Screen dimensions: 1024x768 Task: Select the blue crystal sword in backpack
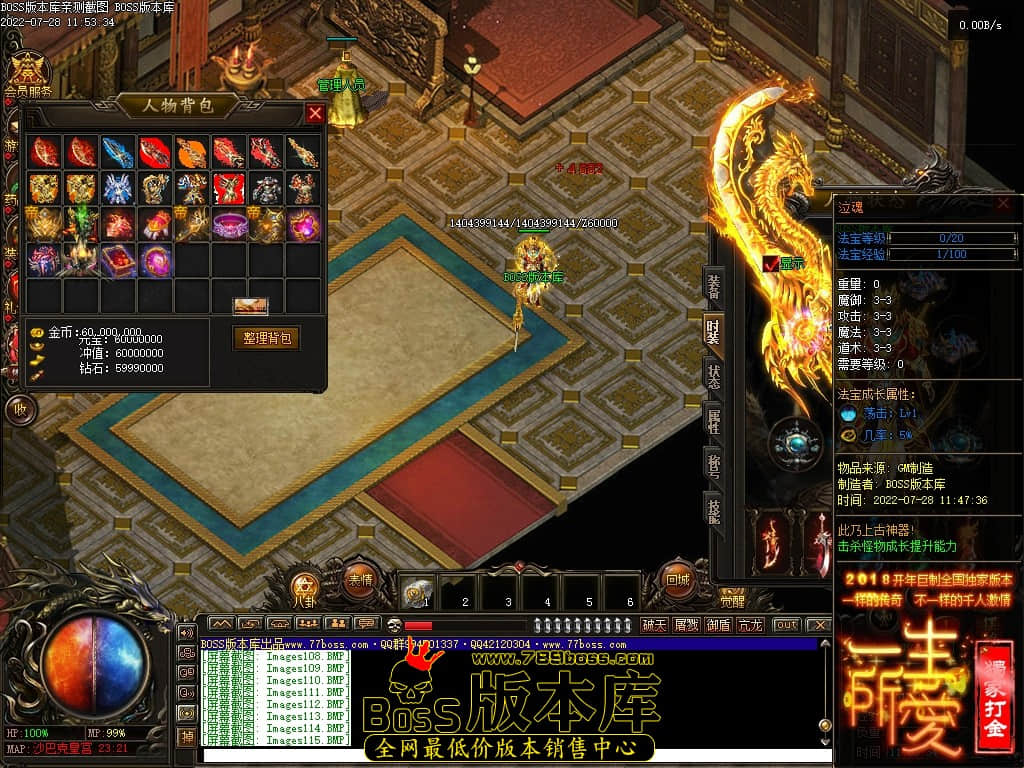click(118, 152)
